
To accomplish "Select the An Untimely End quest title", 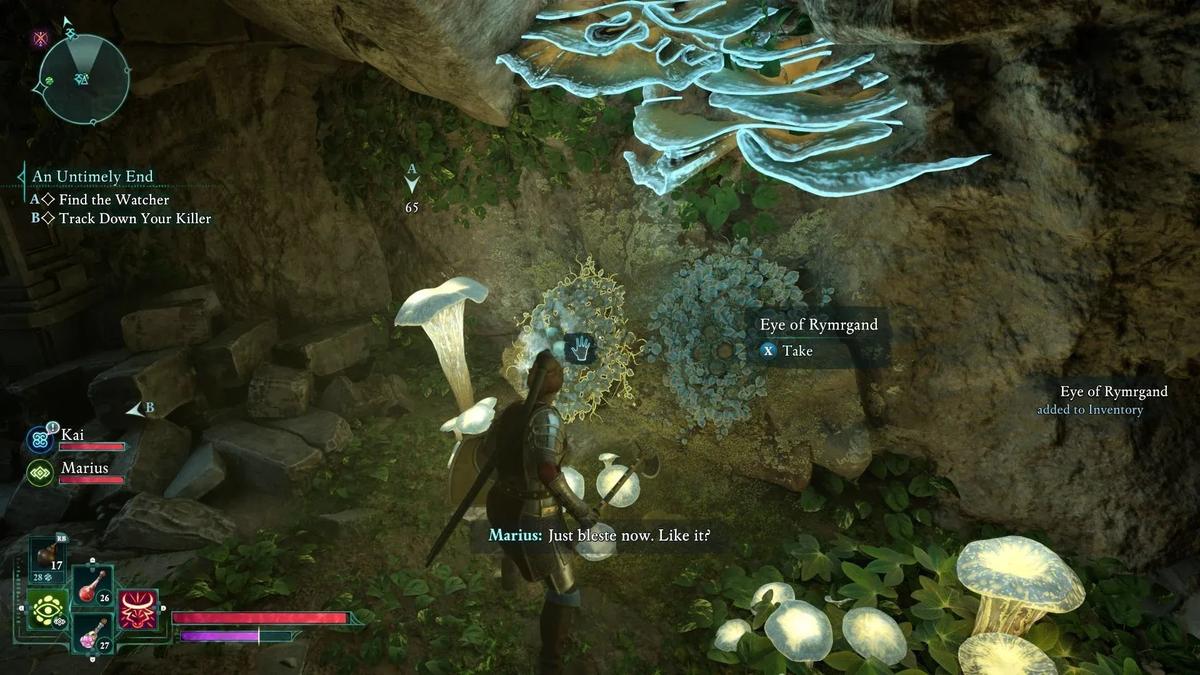I will click(x=92, y=176).
